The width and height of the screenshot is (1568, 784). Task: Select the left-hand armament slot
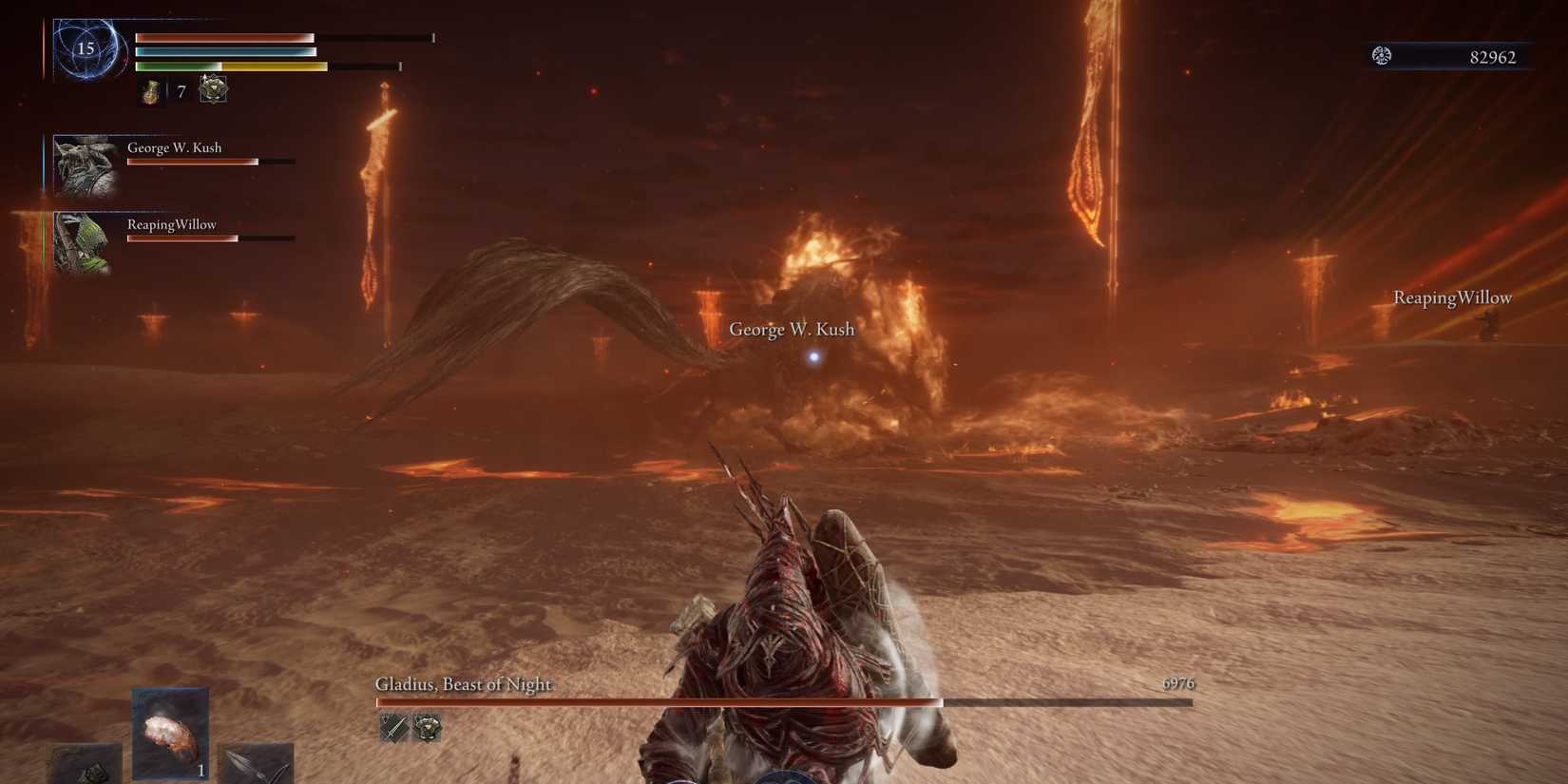(x=86, y=766)
